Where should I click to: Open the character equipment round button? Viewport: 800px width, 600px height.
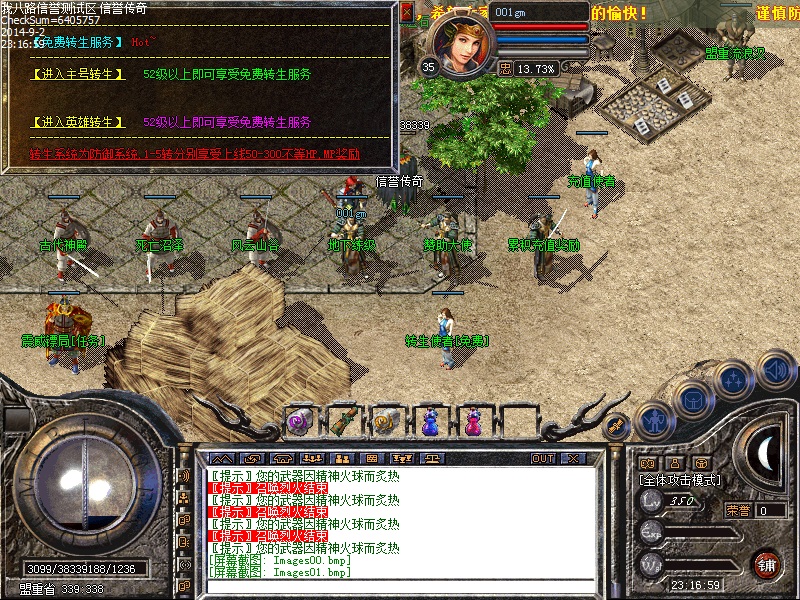tap(654, 421)
